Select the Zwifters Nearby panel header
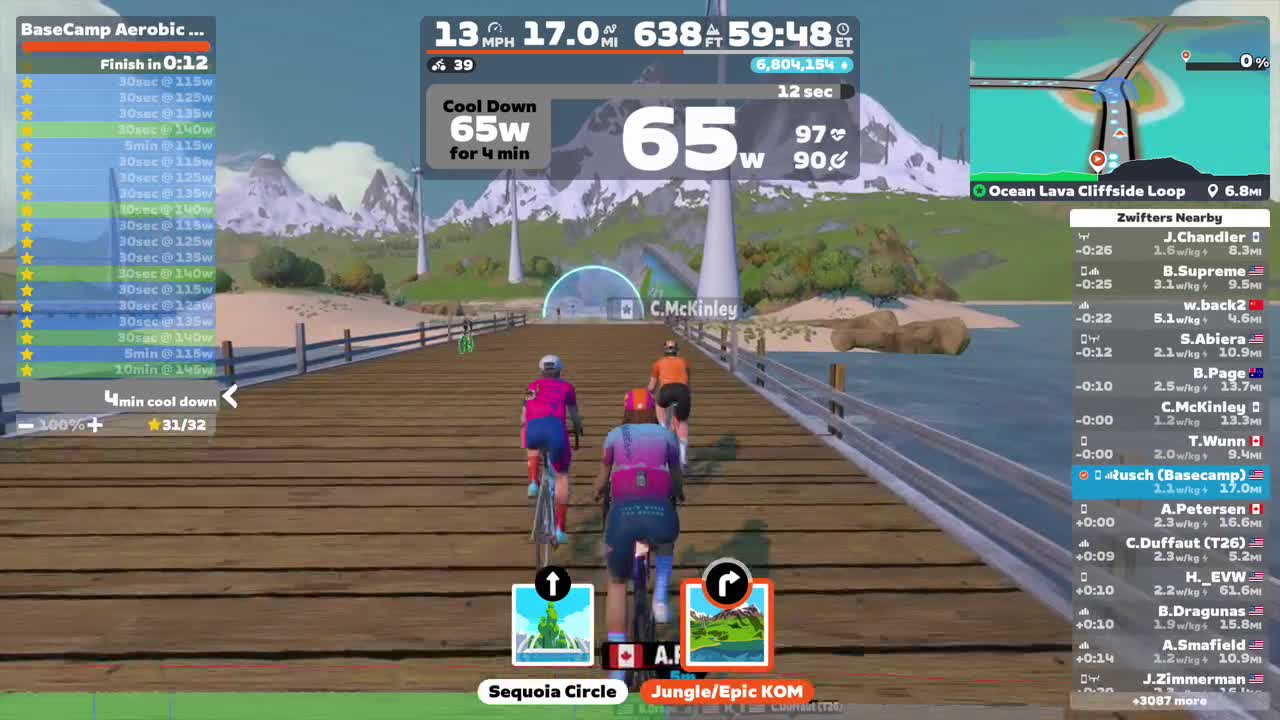Viewport: 1280px width, 720px height. (x=1170, y=217)
